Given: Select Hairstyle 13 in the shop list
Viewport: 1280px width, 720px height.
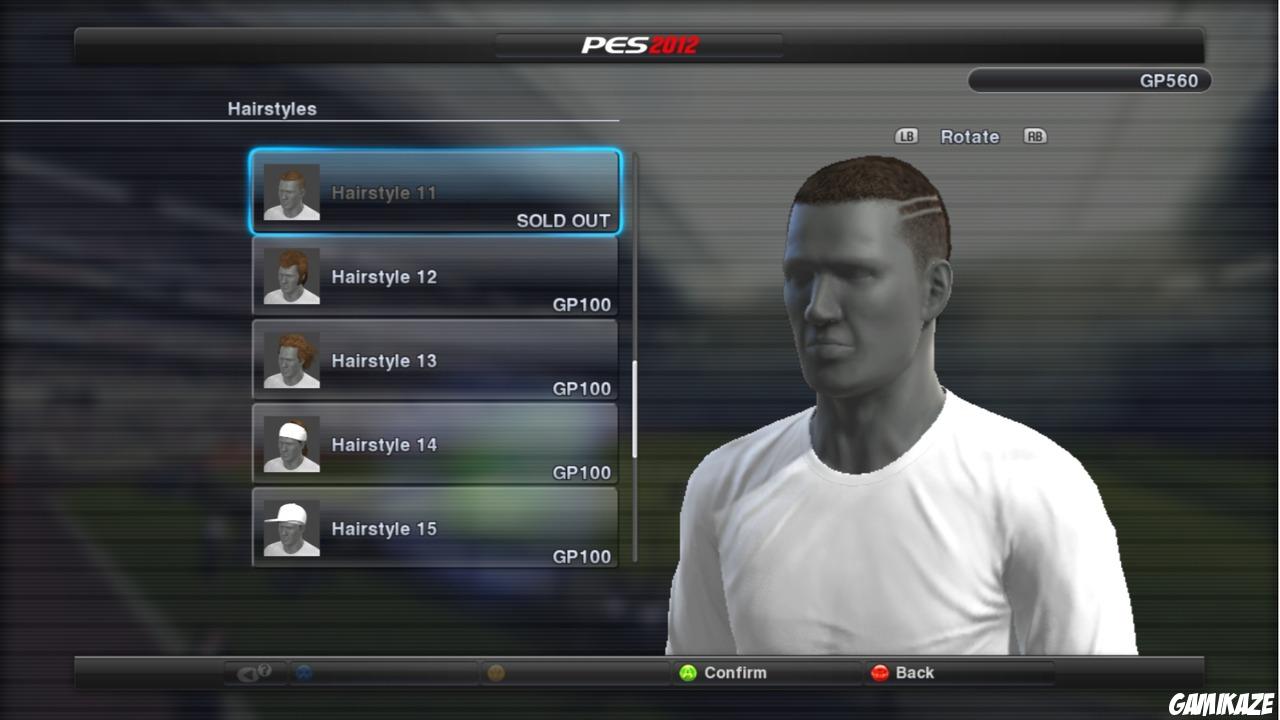Looking at the screenshot, I should (x=435, y=361).
